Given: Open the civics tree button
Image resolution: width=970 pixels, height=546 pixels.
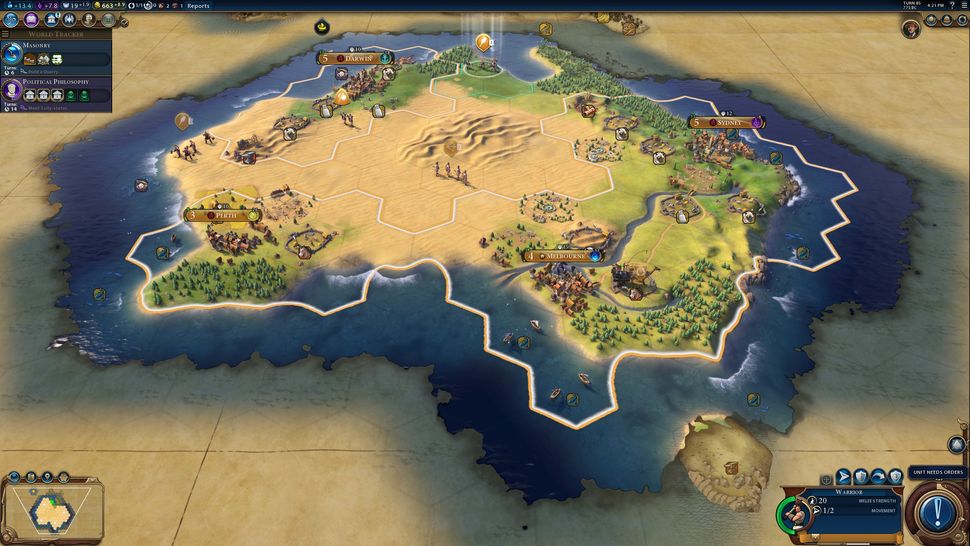Looking at the screenshot, I should click(31, 19).
